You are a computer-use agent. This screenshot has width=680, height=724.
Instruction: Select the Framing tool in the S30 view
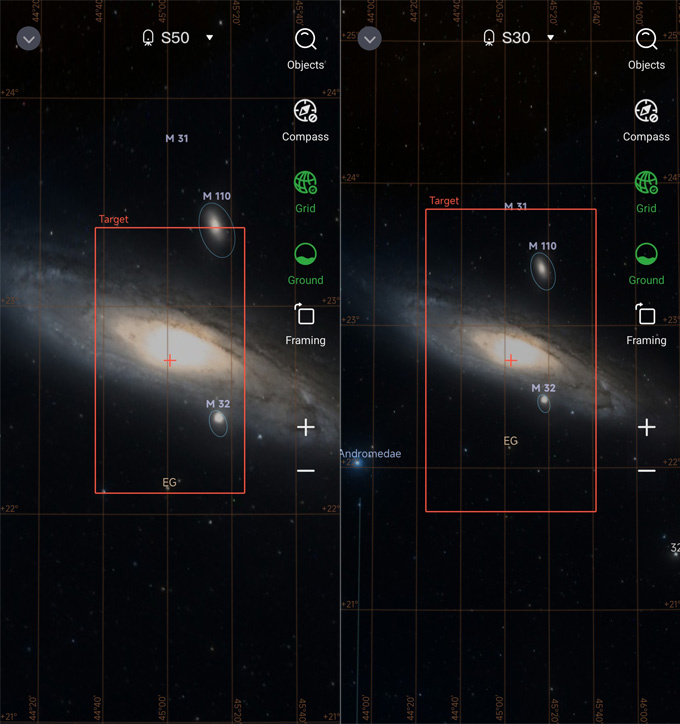(x=647, y=316)
